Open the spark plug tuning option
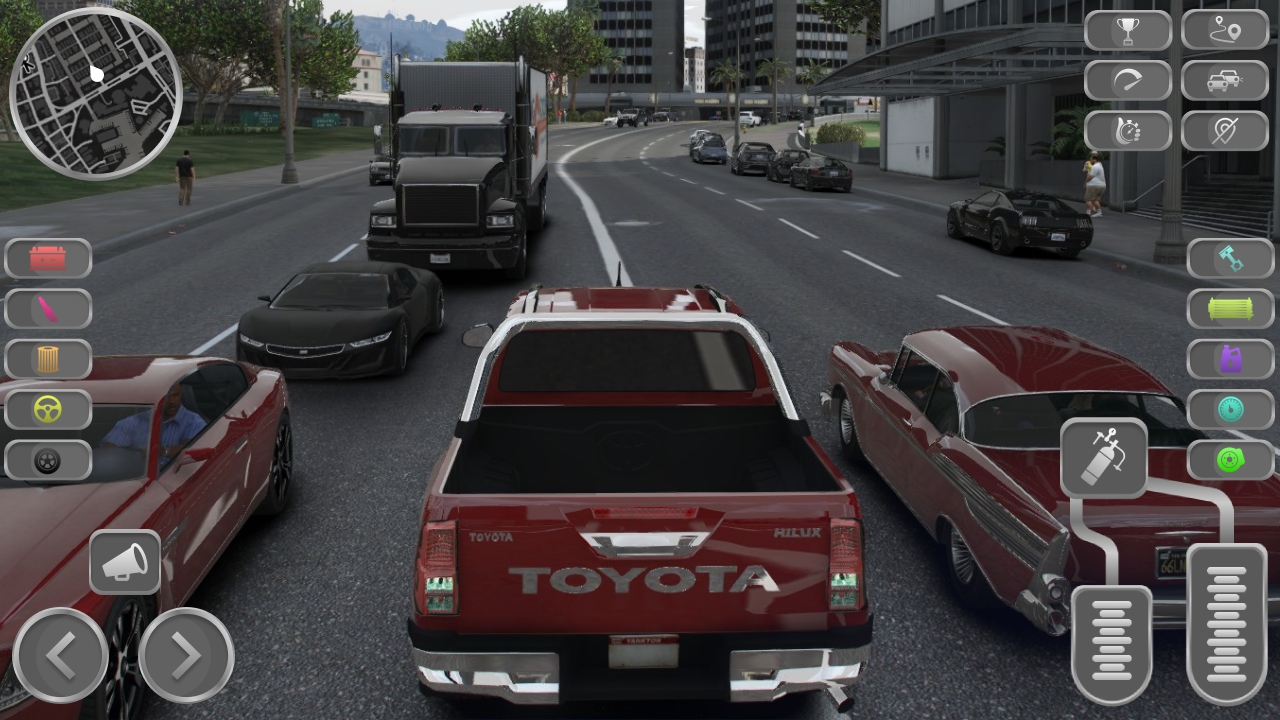This screenshot has height=720, width=1280. tap(48, 309)
